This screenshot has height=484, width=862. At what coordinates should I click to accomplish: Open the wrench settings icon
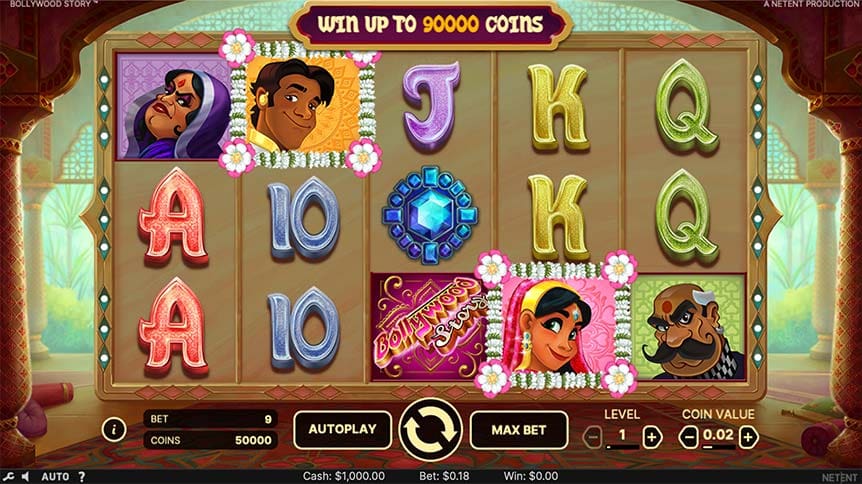tap(8, 477)
